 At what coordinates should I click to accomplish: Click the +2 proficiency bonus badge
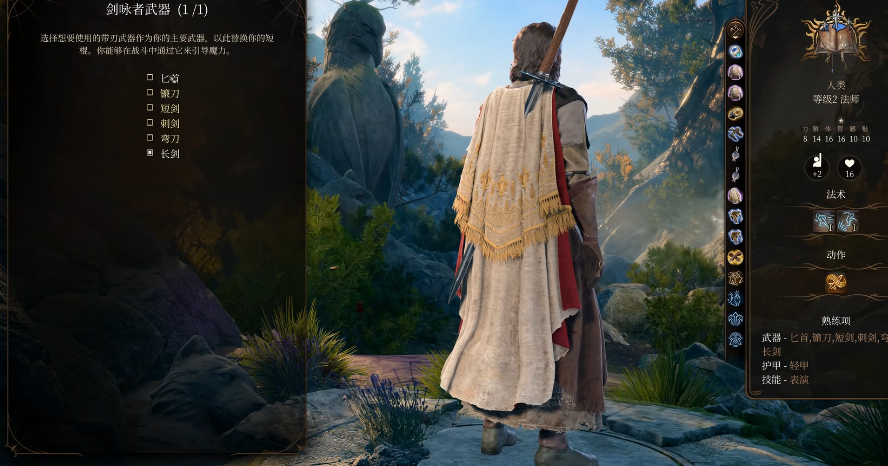pos(817,167)
